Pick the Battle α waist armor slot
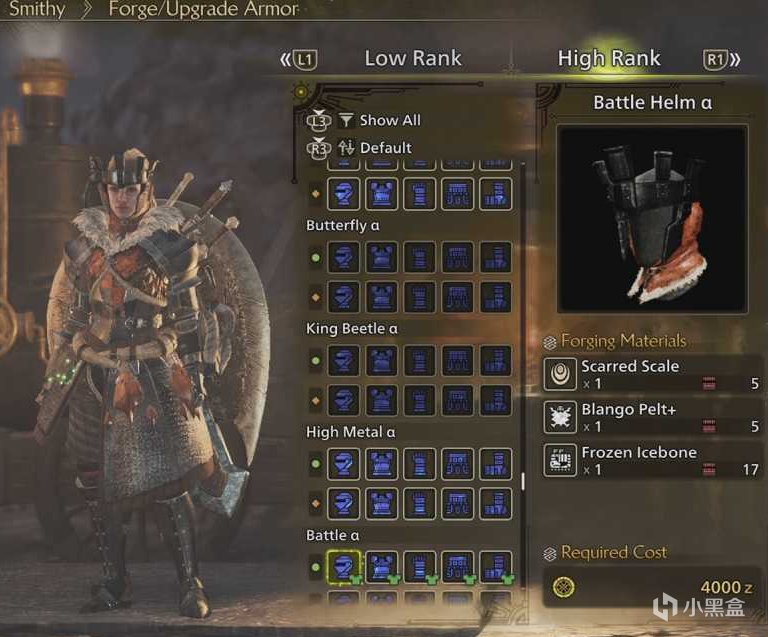 point(457,568)
